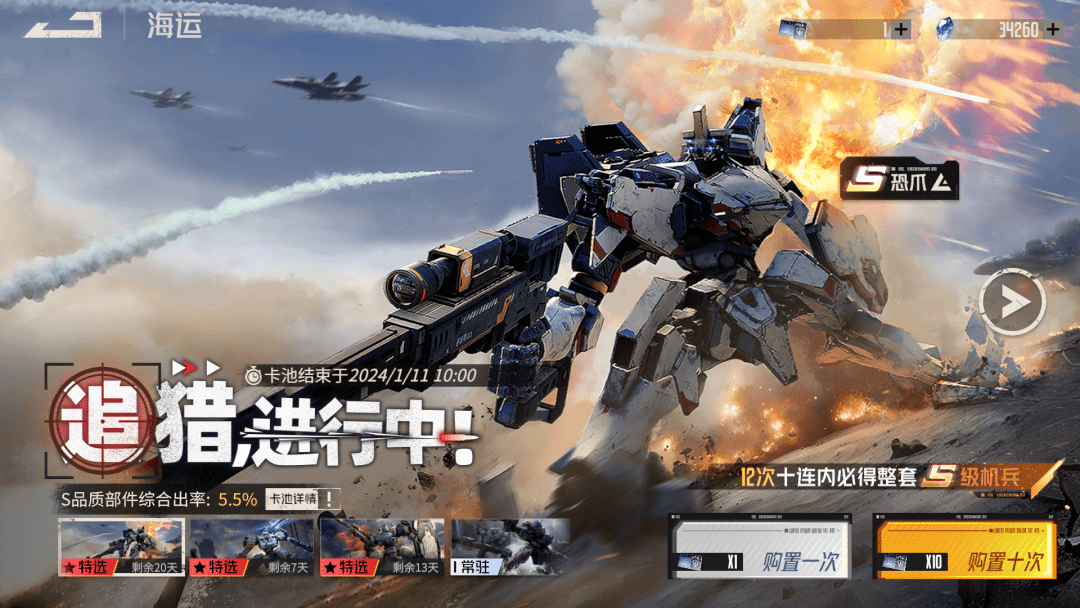Viewport: 1080px width, 608px height.
Task: Purchase ten times with 购置十次
Action: pyautogui.click(x=965, y=546)
